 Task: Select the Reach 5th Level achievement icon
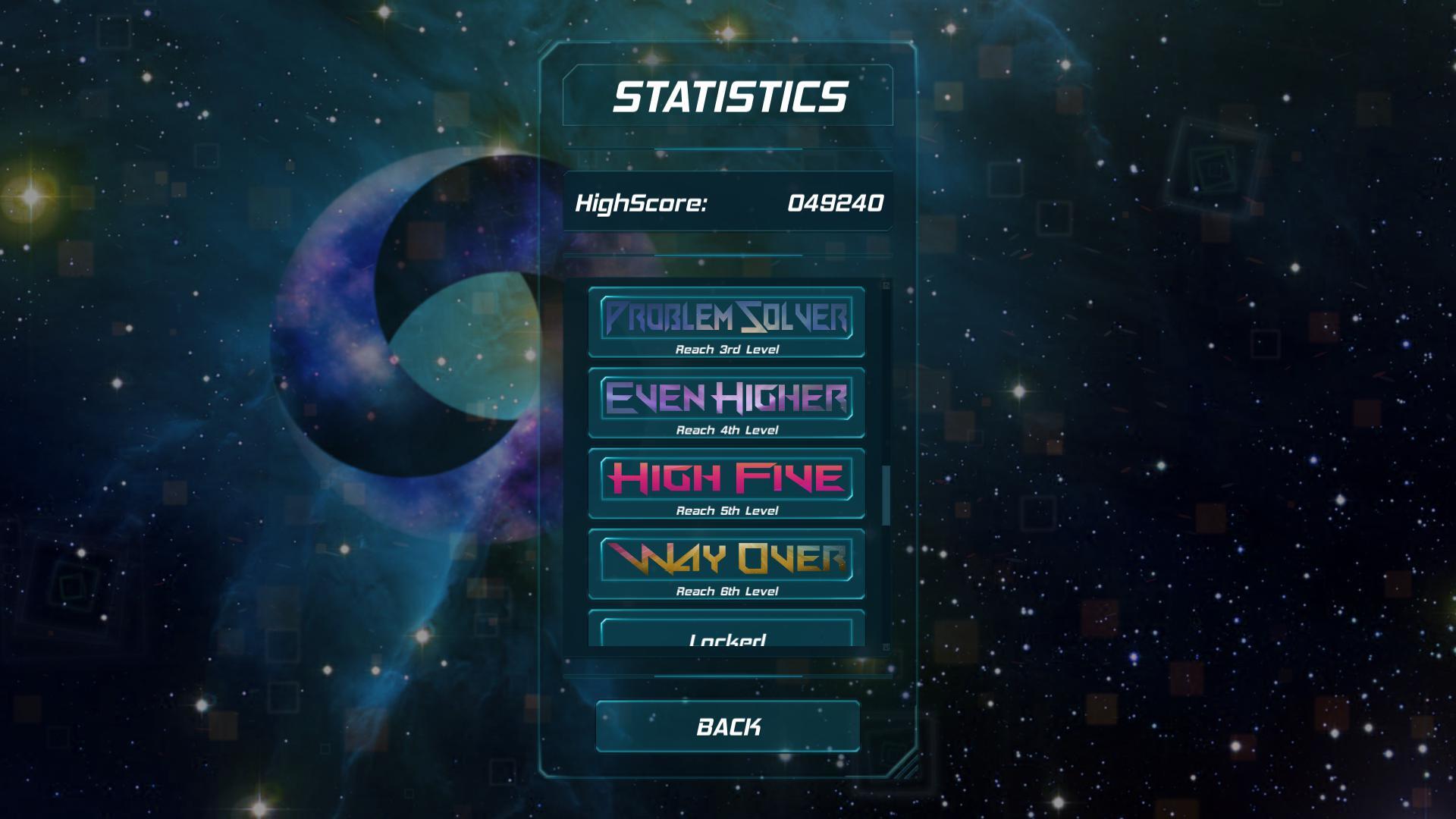[x=726, y=480]
